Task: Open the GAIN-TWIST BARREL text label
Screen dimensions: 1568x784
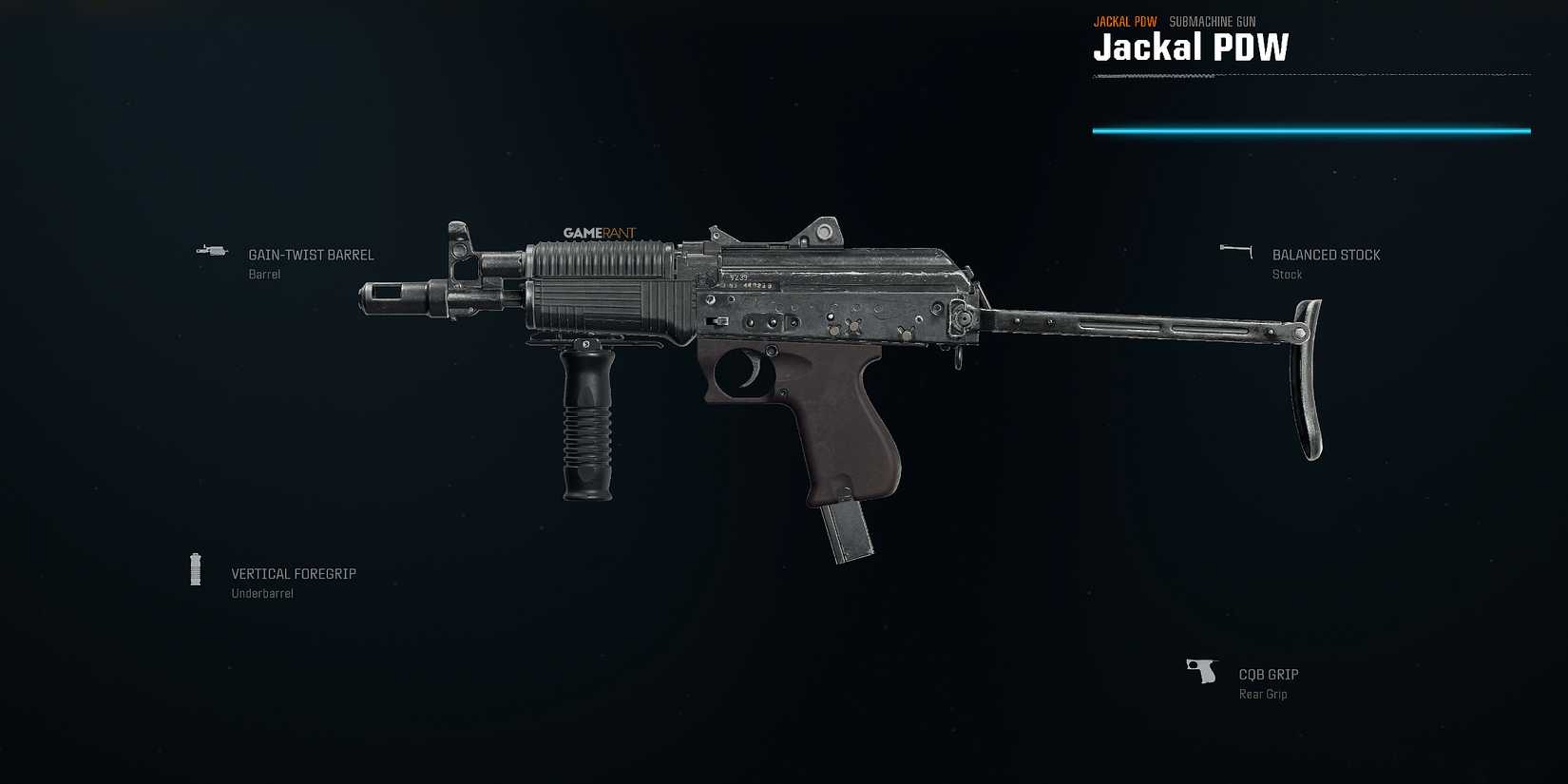Action: [x=311, y=255]
